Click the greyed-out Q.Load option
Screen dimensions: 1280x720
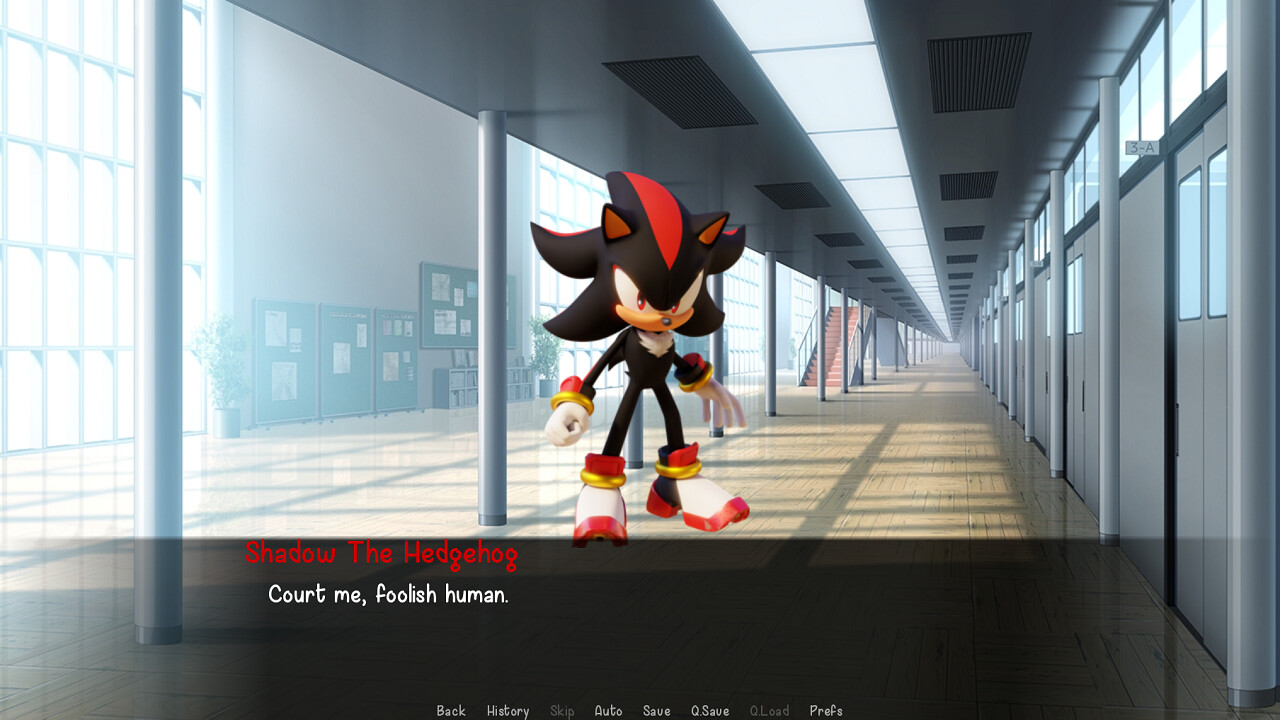point(770,710)
